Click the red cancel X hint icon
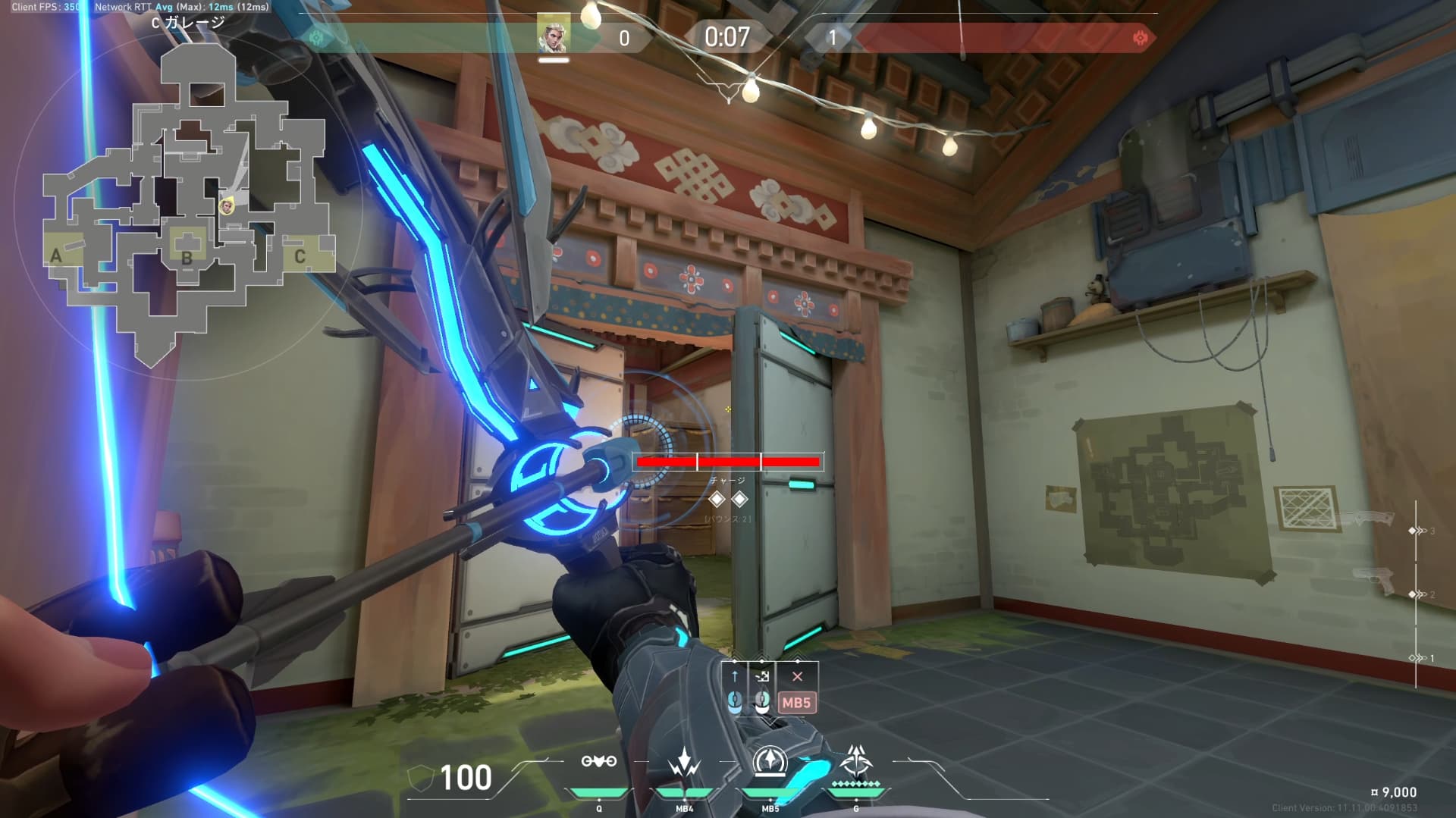1456x818 pixels. click(797, 676)
